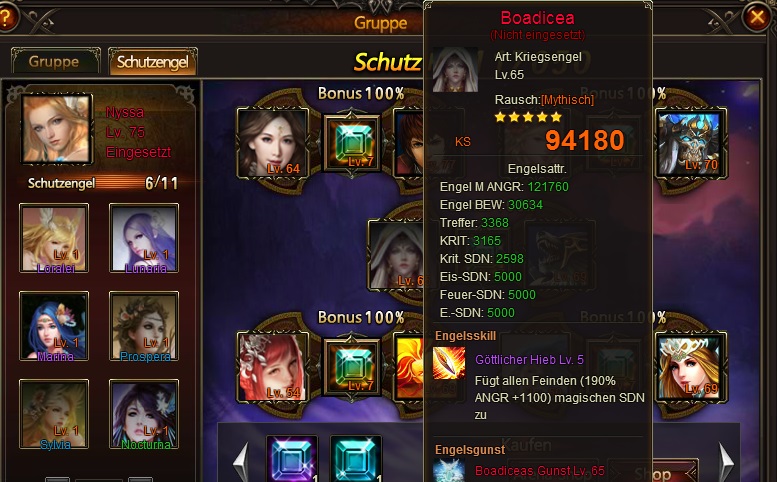Viewport: 777px width, 482px height.
Task: Select the angel Sylvia
Action: 54,414
